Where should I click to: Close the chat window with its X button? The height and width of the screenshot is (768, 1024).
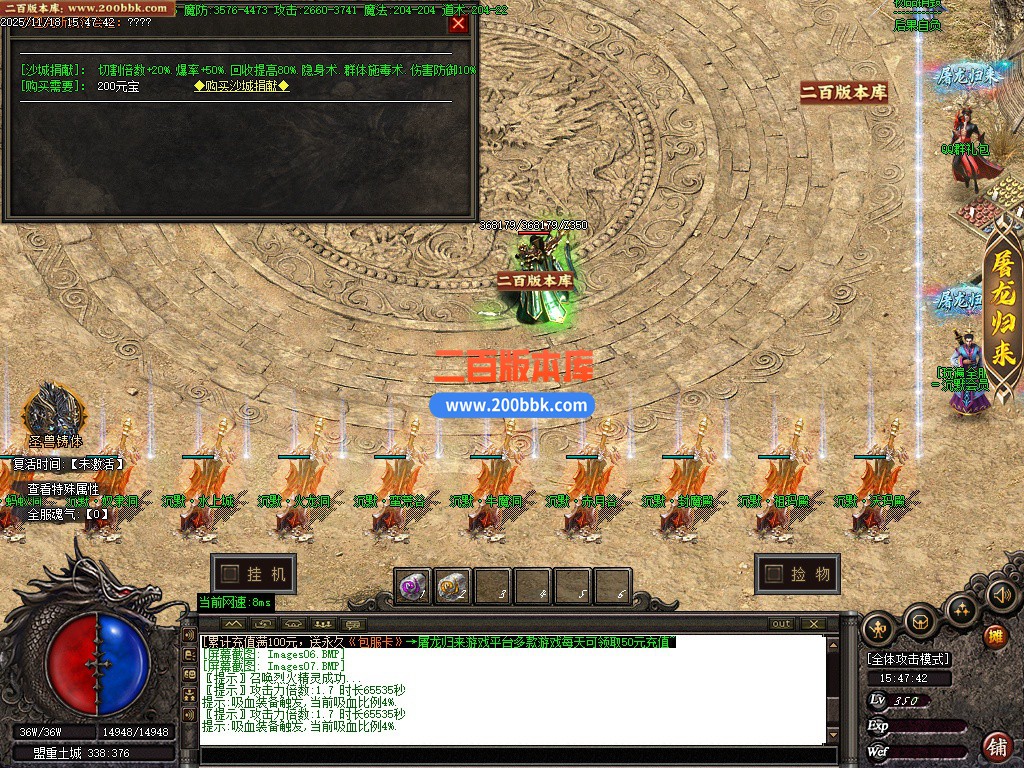click(814, 624)
